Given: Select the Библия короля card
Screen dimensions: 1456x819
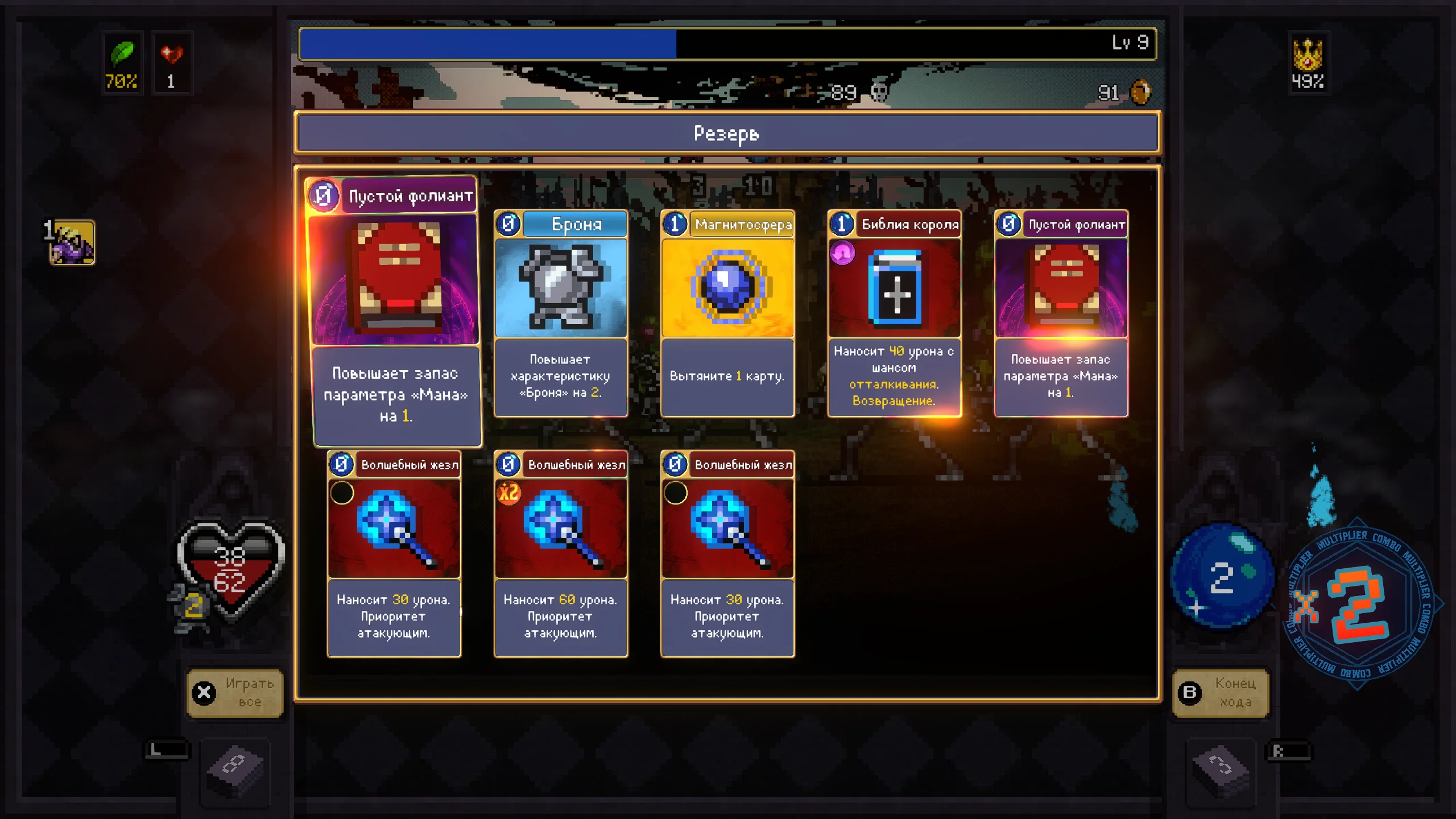Looking at the screenshot, I should pos(894,313).
